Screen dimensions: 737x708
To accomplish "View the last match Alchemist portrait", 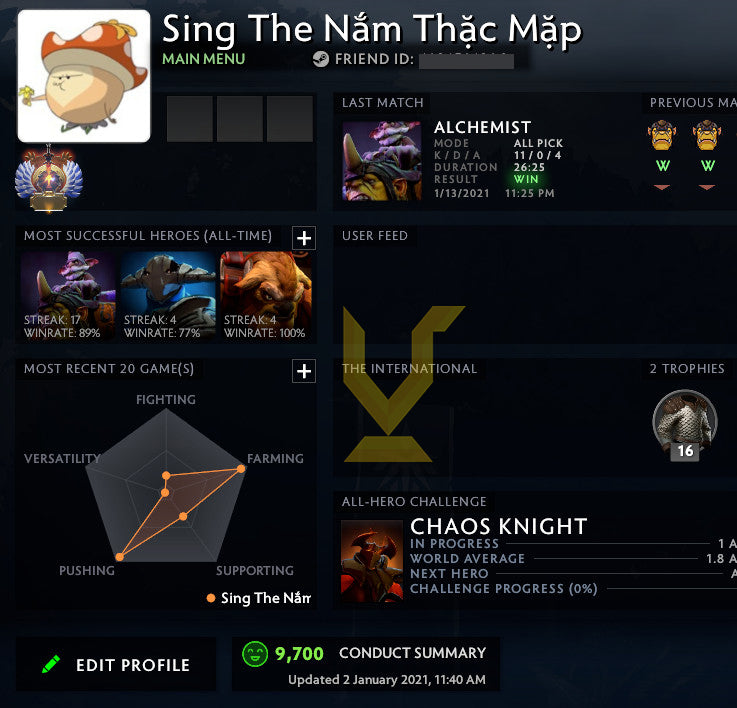I will coord(381,160).
